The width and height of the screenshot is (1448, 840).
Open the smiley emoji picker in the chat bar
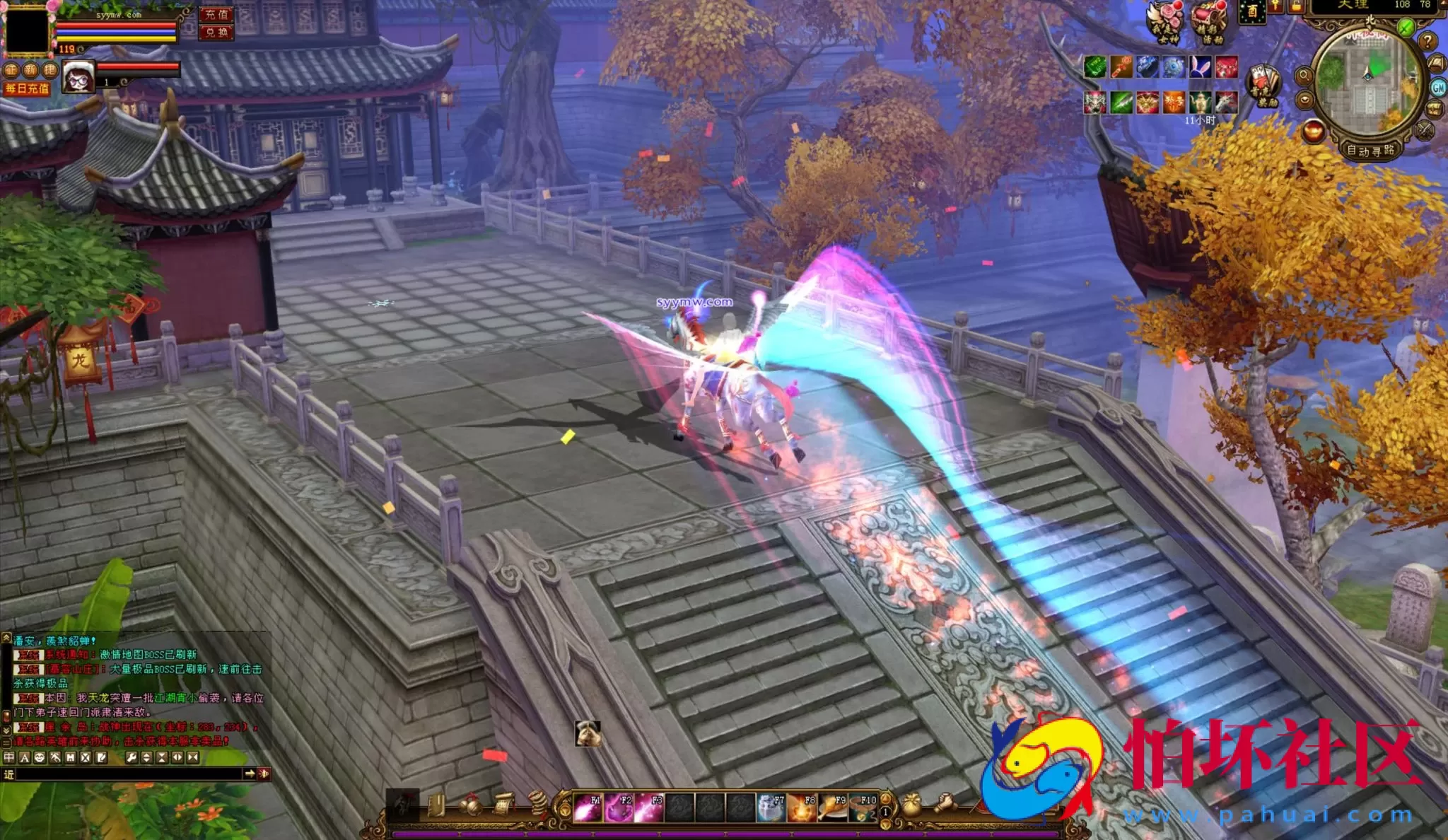pos(40,757)
